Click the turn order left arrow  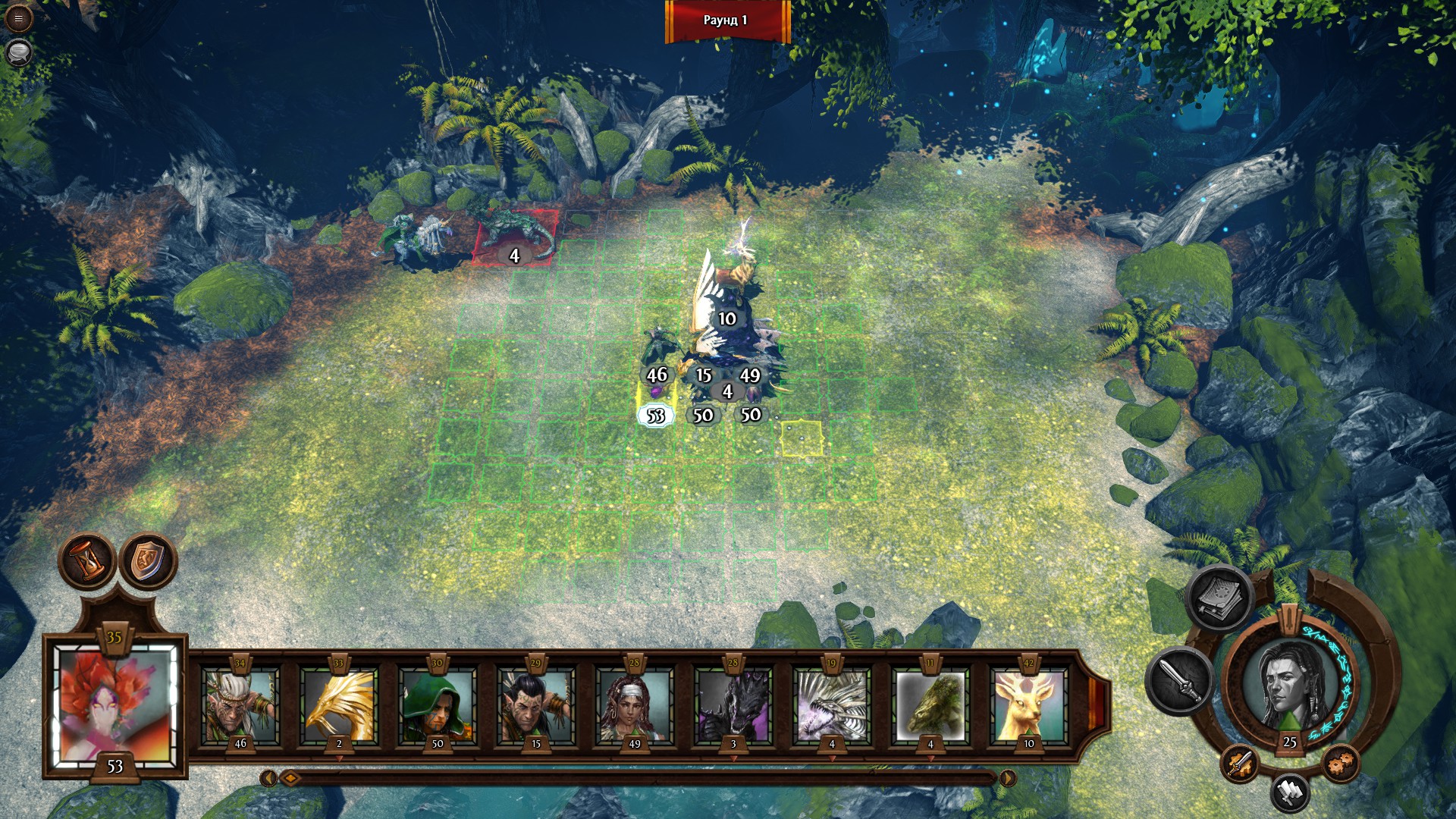[x=268, y=778]
